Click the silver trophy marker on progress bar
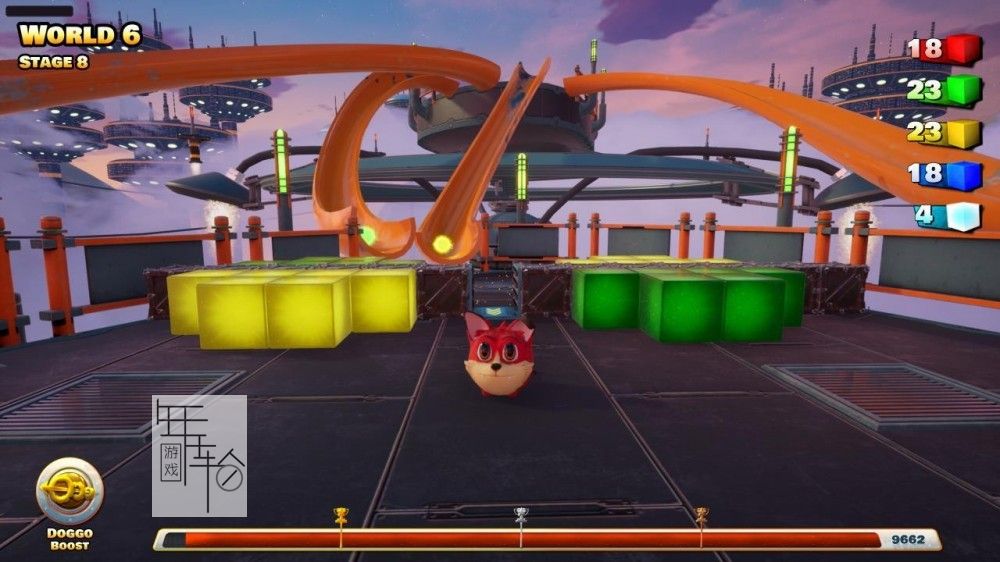The width and height of the screenshot is (1000, 562). coord(521,515)
